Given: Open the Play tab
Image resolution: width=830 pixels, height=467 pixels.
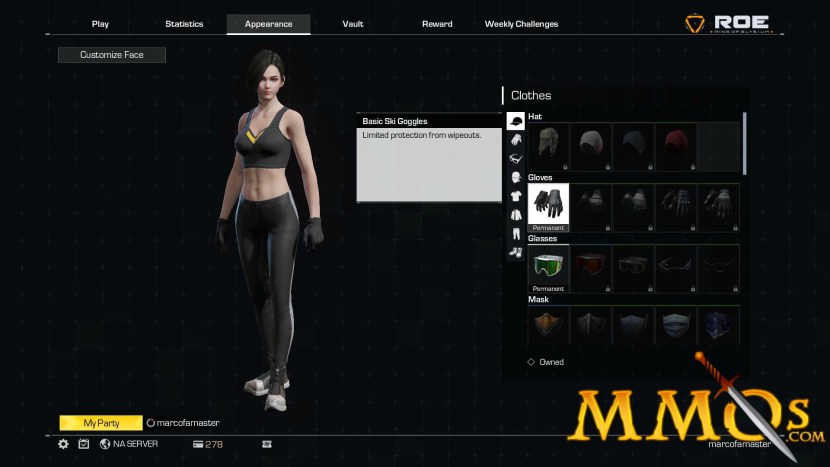Looking at the screenshot, I should point(100,24).
